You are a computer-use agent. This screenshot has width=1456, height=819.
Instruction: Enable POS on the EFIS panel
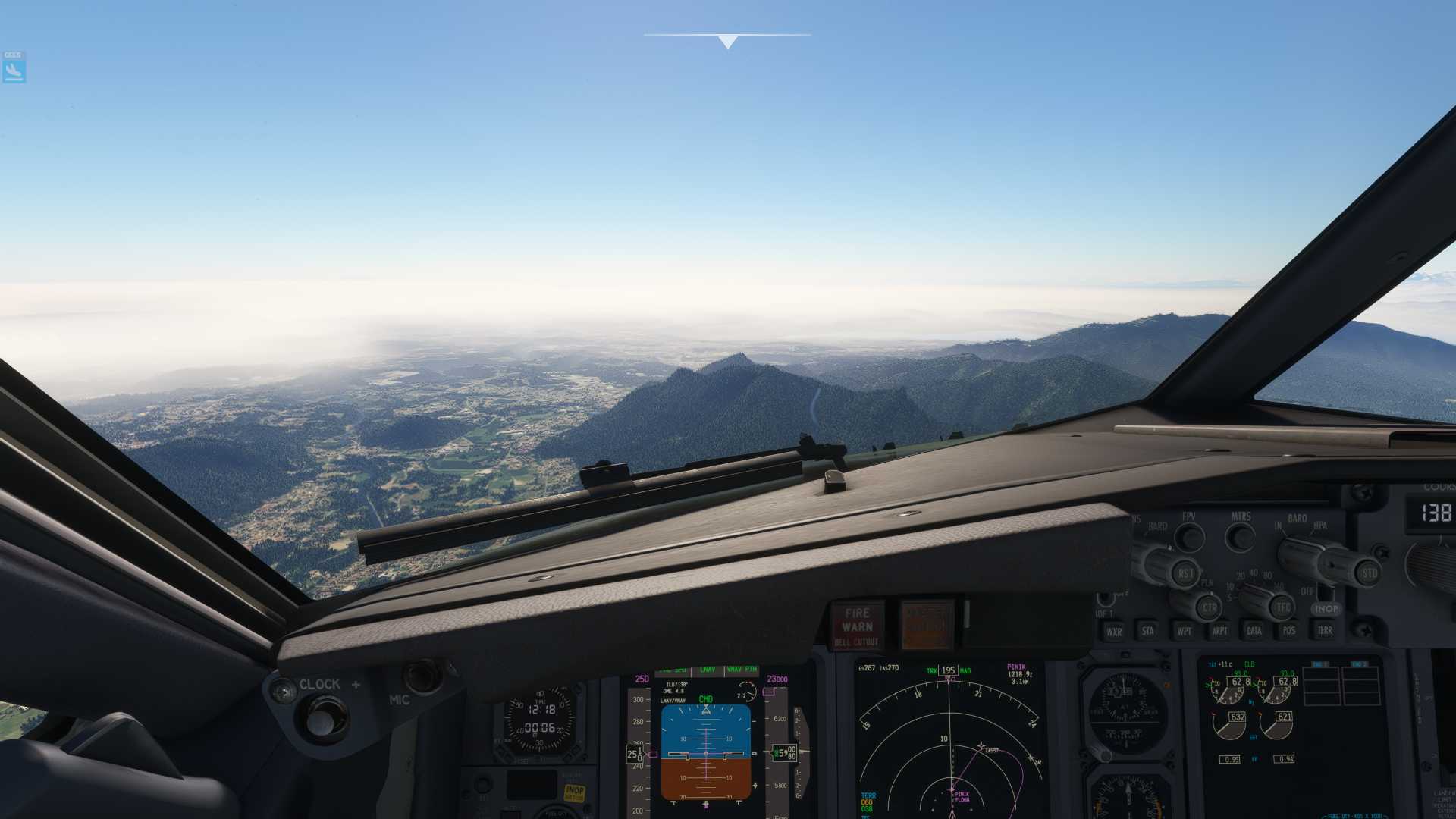tap(1290, 631)
